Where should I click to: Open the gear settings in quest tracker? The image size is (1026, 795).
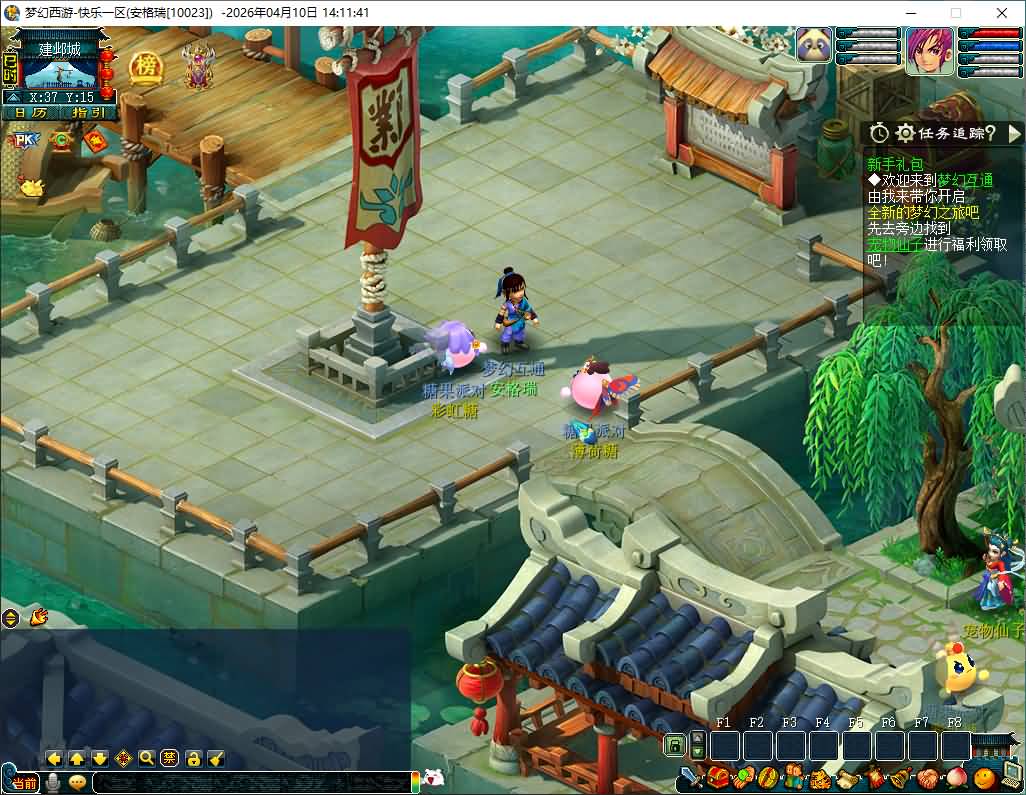(905, 133)
